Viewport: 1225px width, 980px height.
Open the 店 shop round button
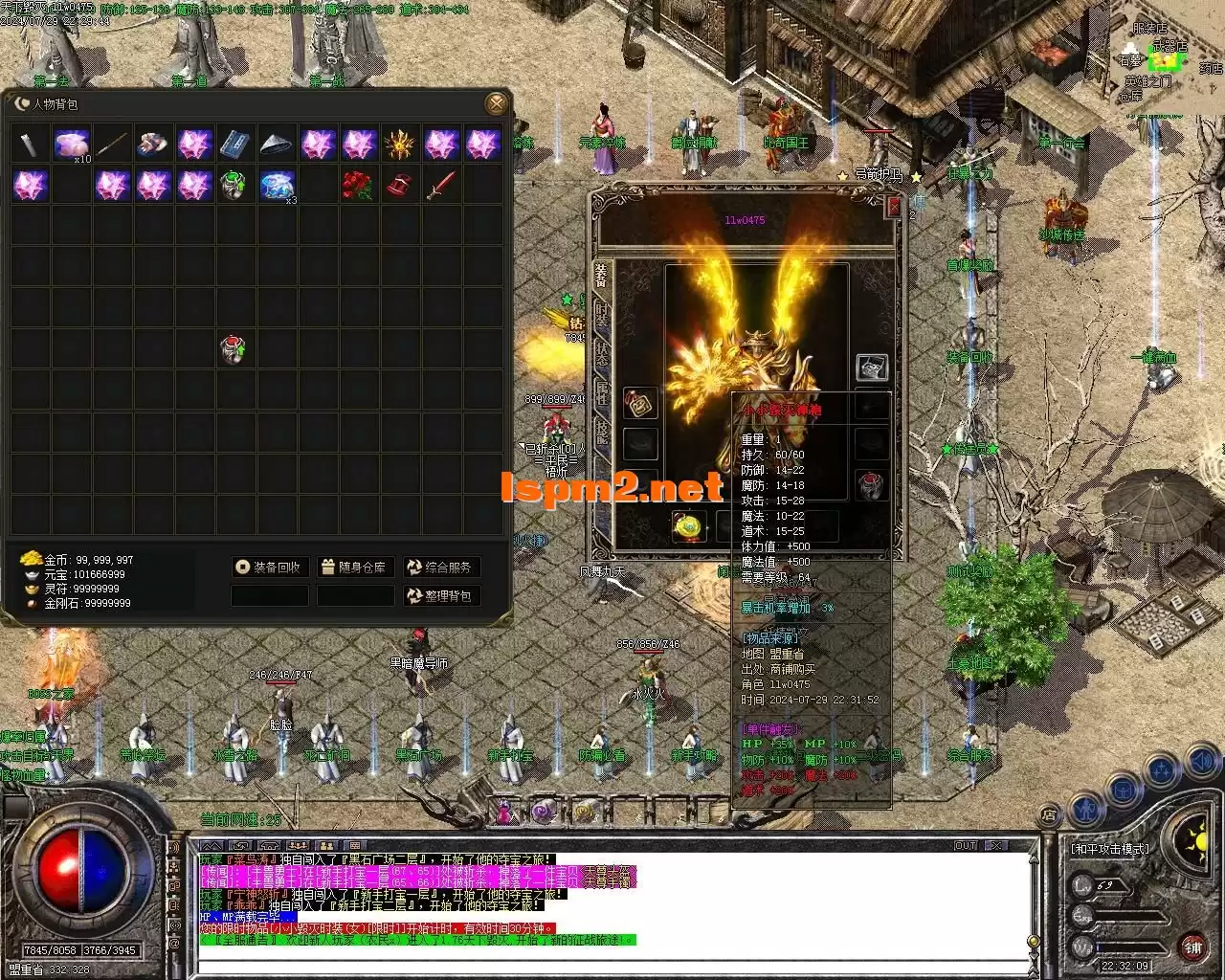pyautogui.click(x=1049, y=815)
